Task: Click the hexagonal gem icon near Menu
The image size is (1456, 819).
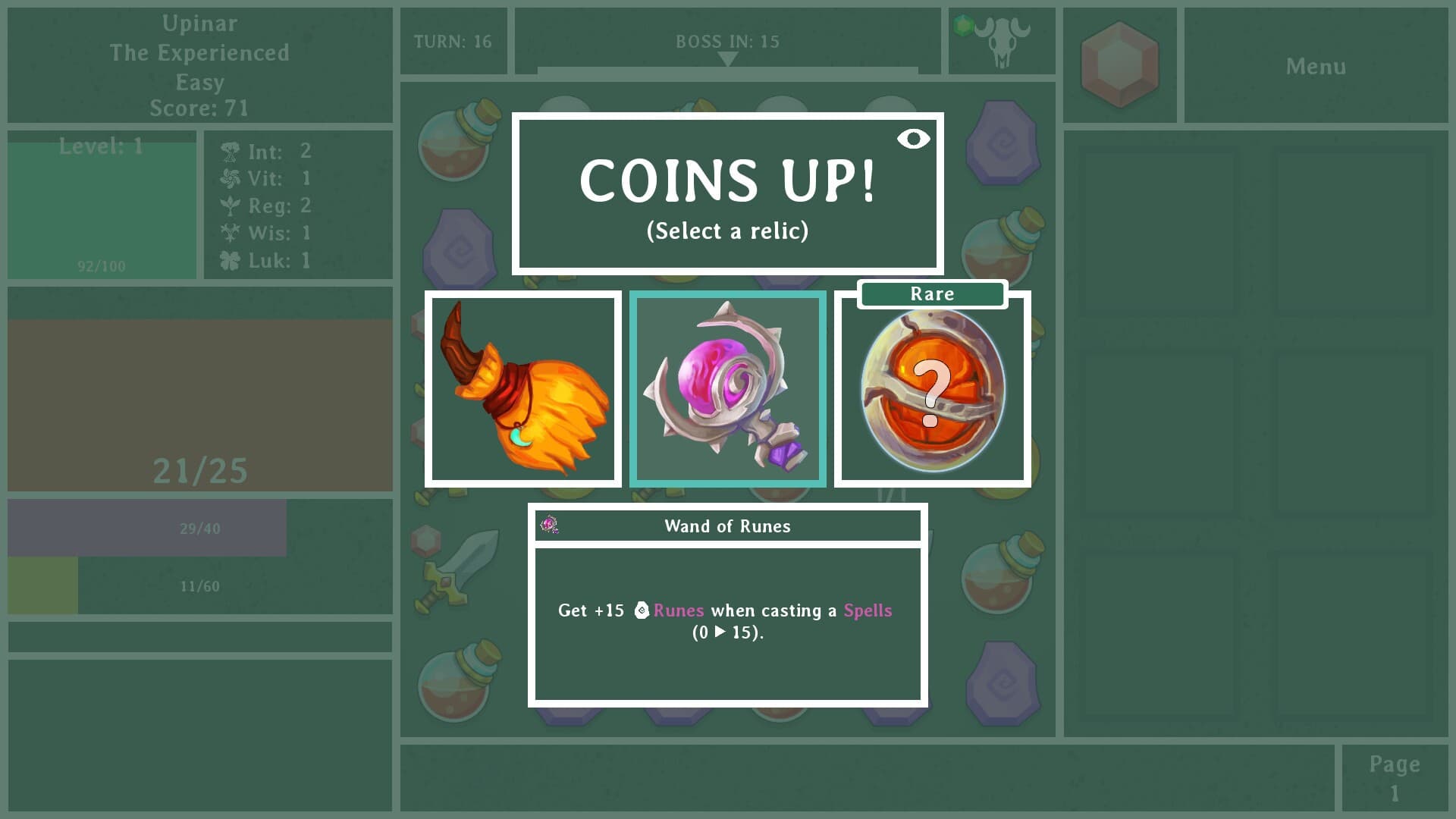Action: pyautogui.click(x=1119, y=64)
